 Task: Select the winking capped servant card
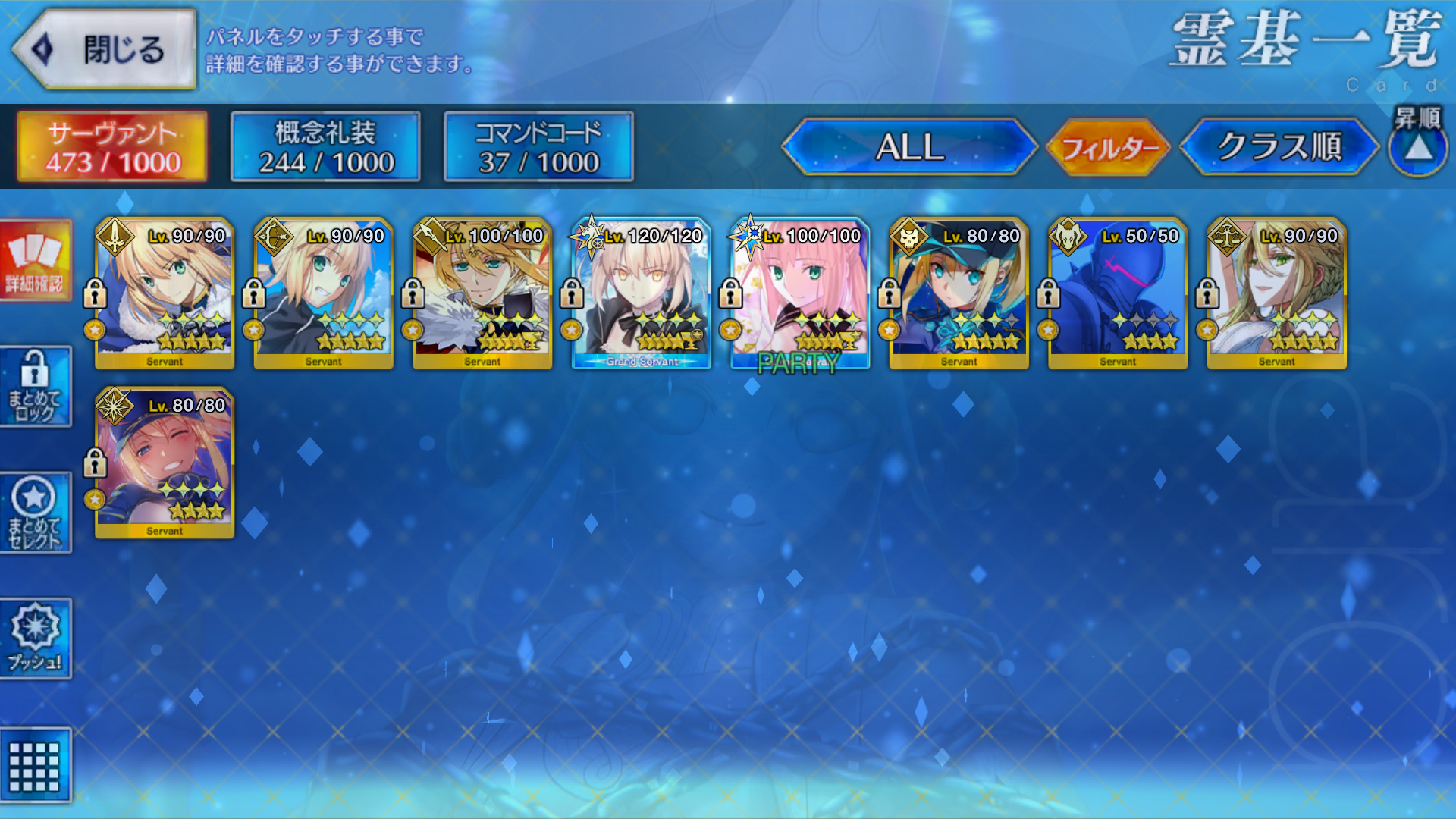[x=165, y=463]
